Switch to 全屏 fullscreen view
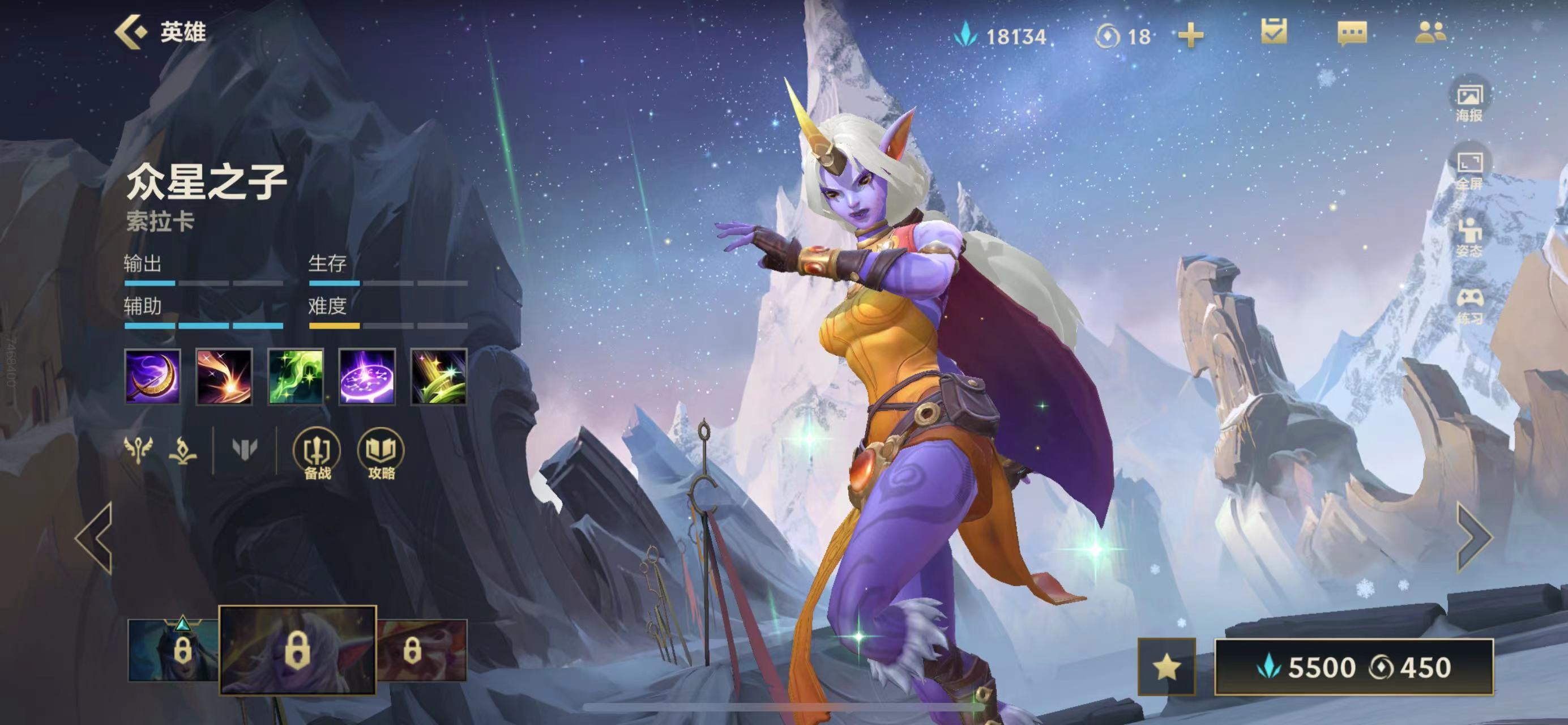1568x725 pixels. click(1469, 170)
